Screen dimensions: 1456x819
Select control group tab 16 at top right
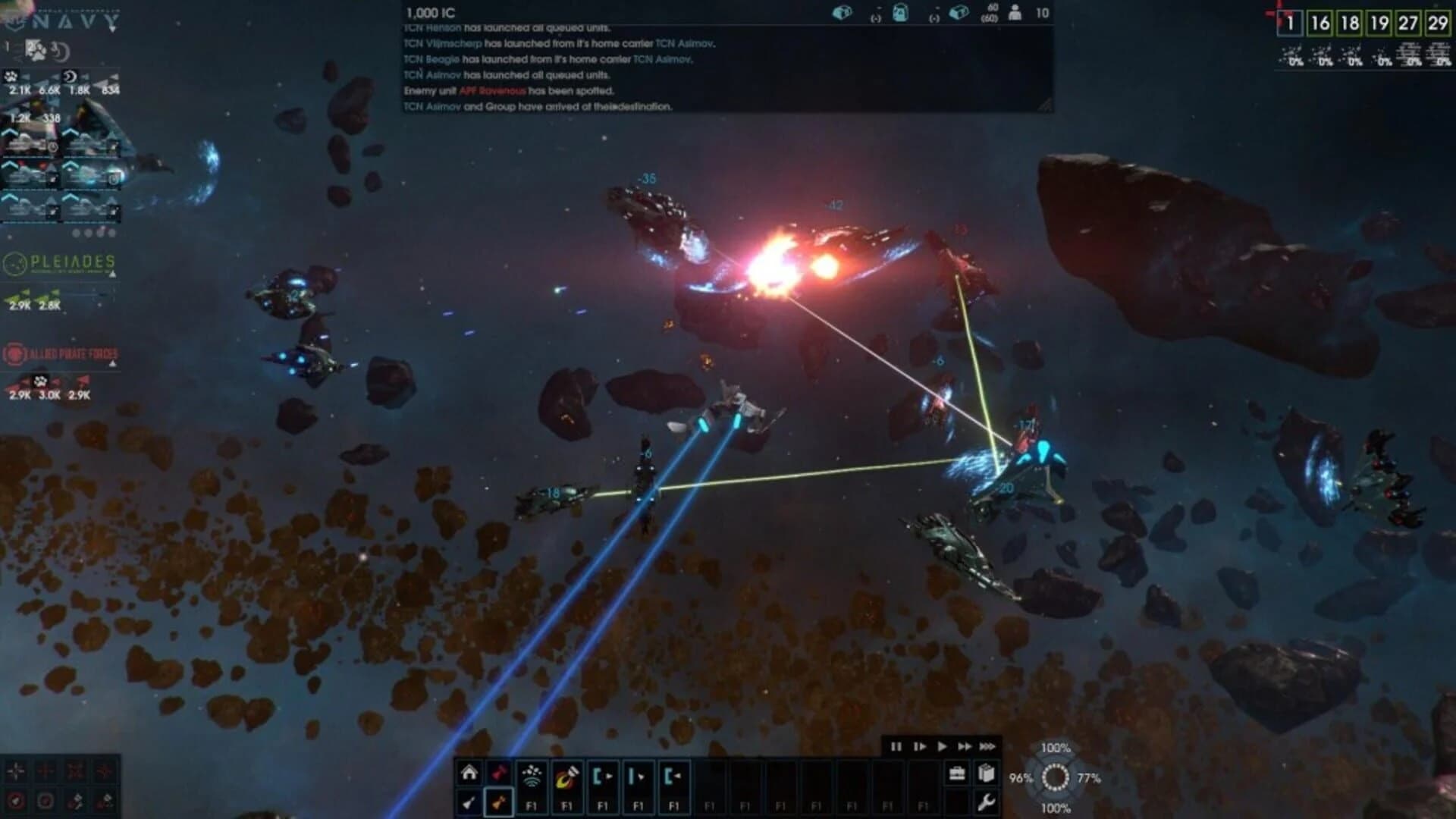1320,22
